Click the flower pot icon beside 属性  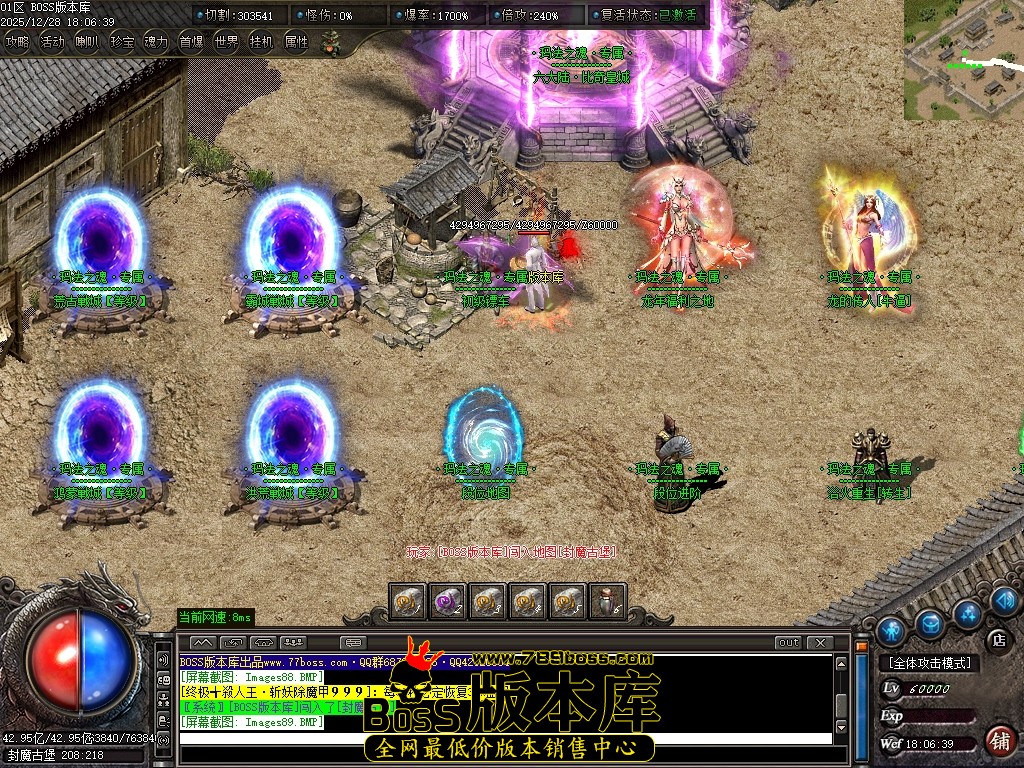click(329, 42)
